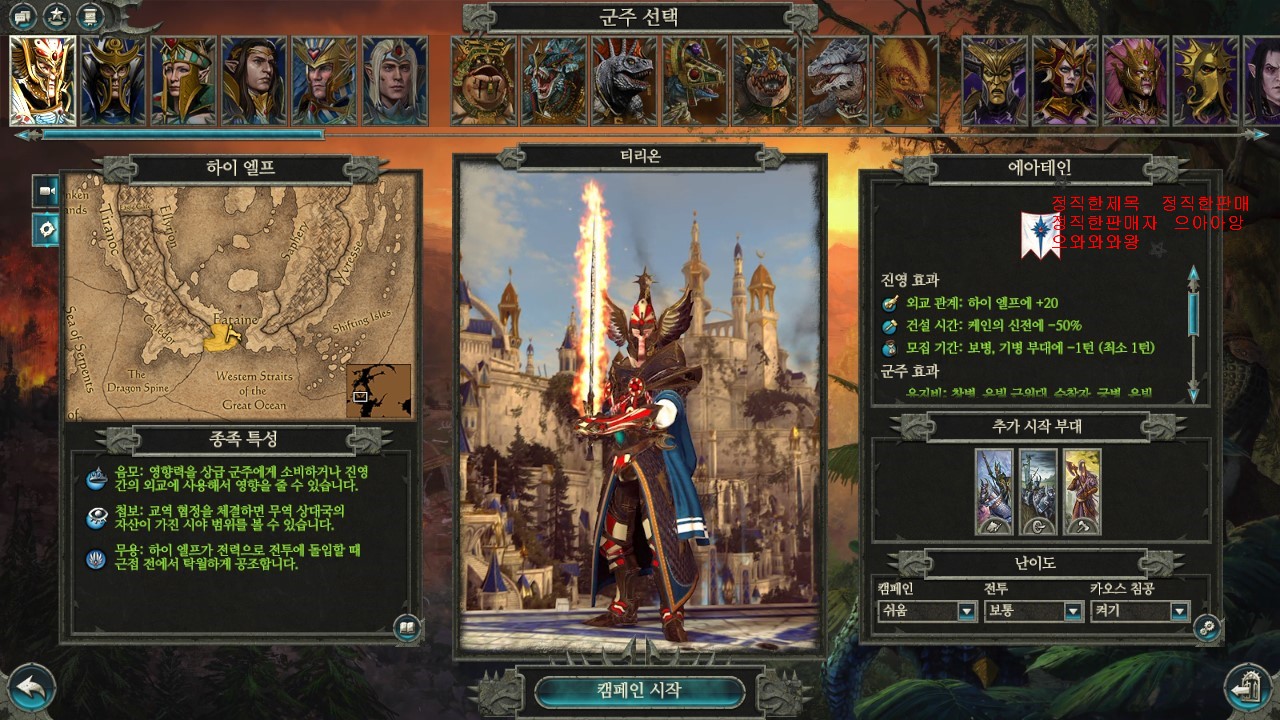Choose the toad Slann lord portrait

point(484,80)
